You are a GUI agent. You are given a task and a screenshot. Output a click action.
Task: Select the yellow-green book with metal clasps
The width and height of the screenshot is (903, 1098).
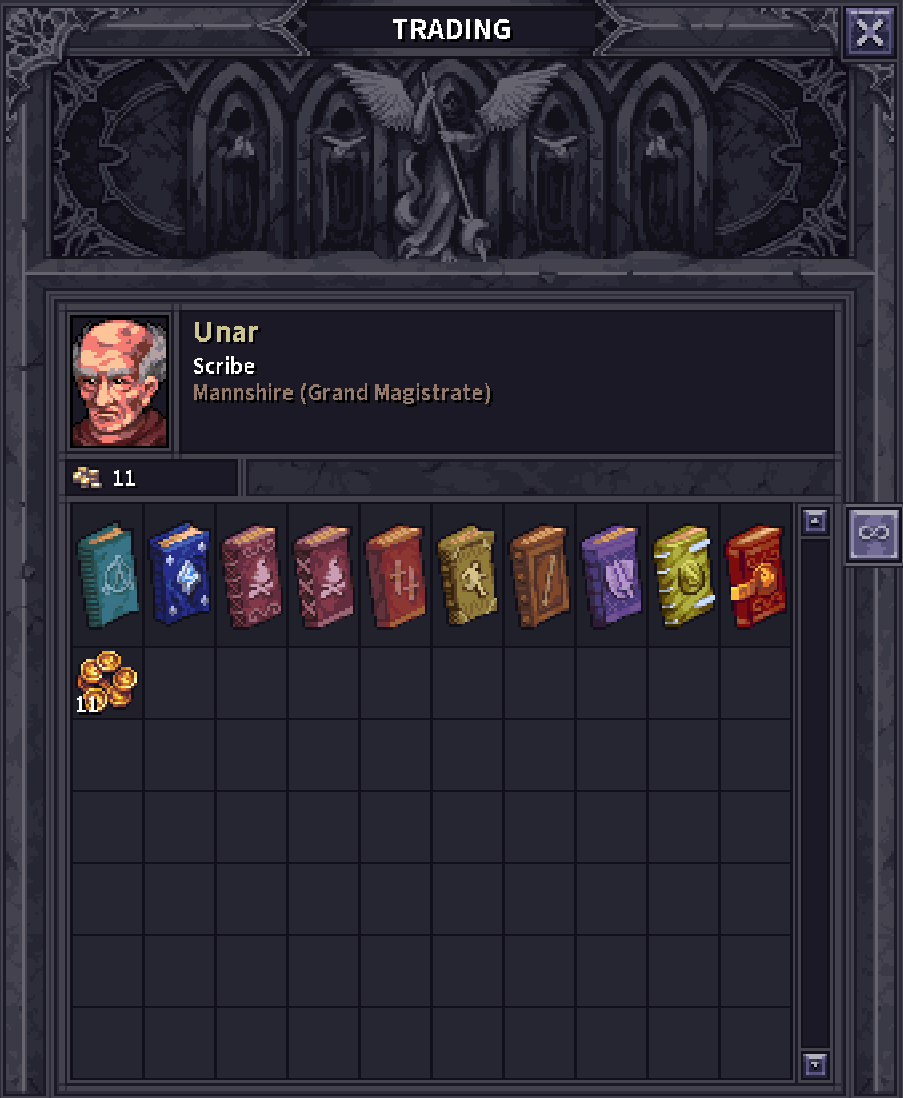click(x=683, y=575)
